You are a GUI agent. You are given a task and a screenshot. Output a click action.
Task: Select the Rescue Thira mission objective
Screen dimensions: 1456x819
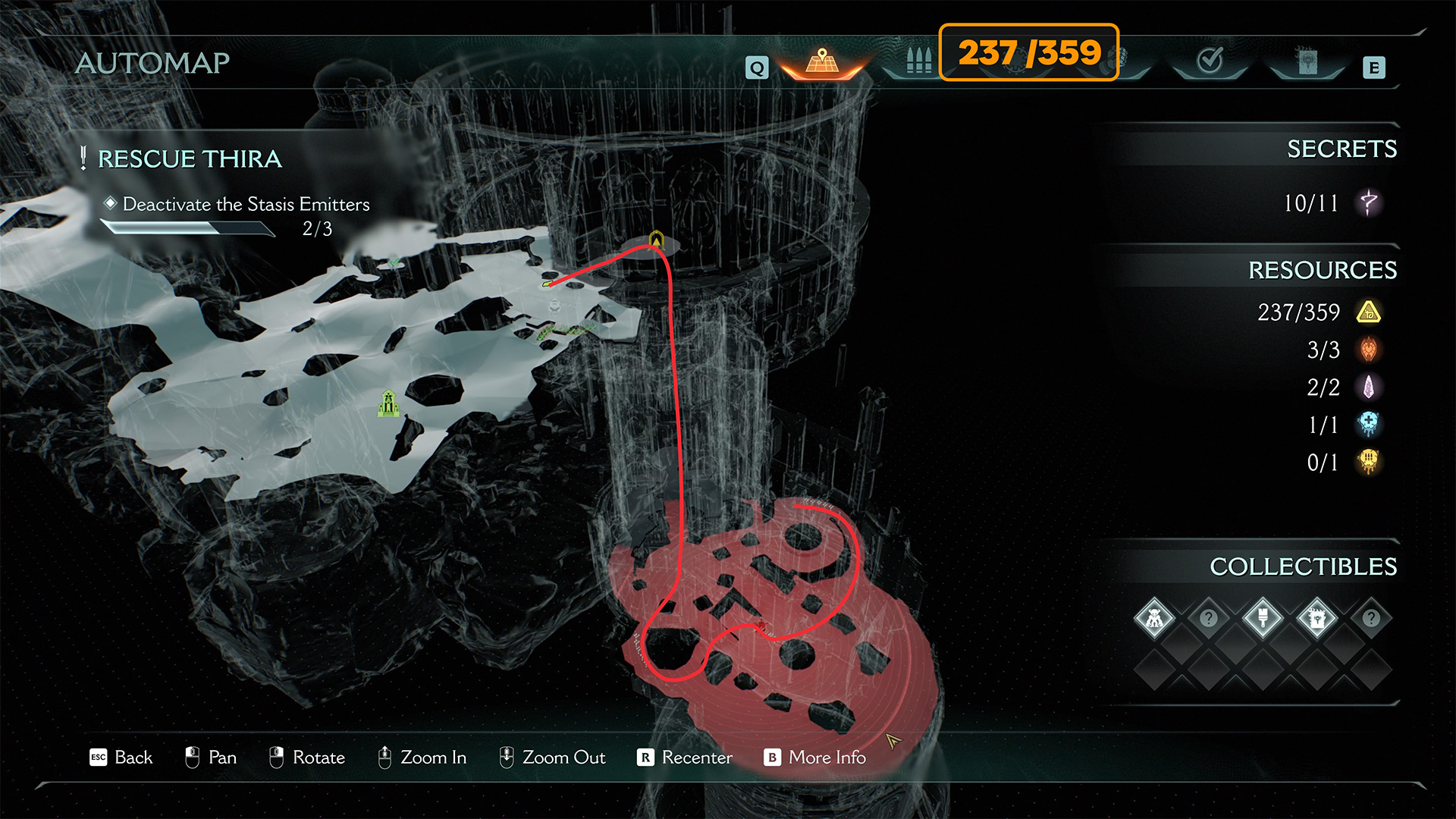click(x=190, y=158)
